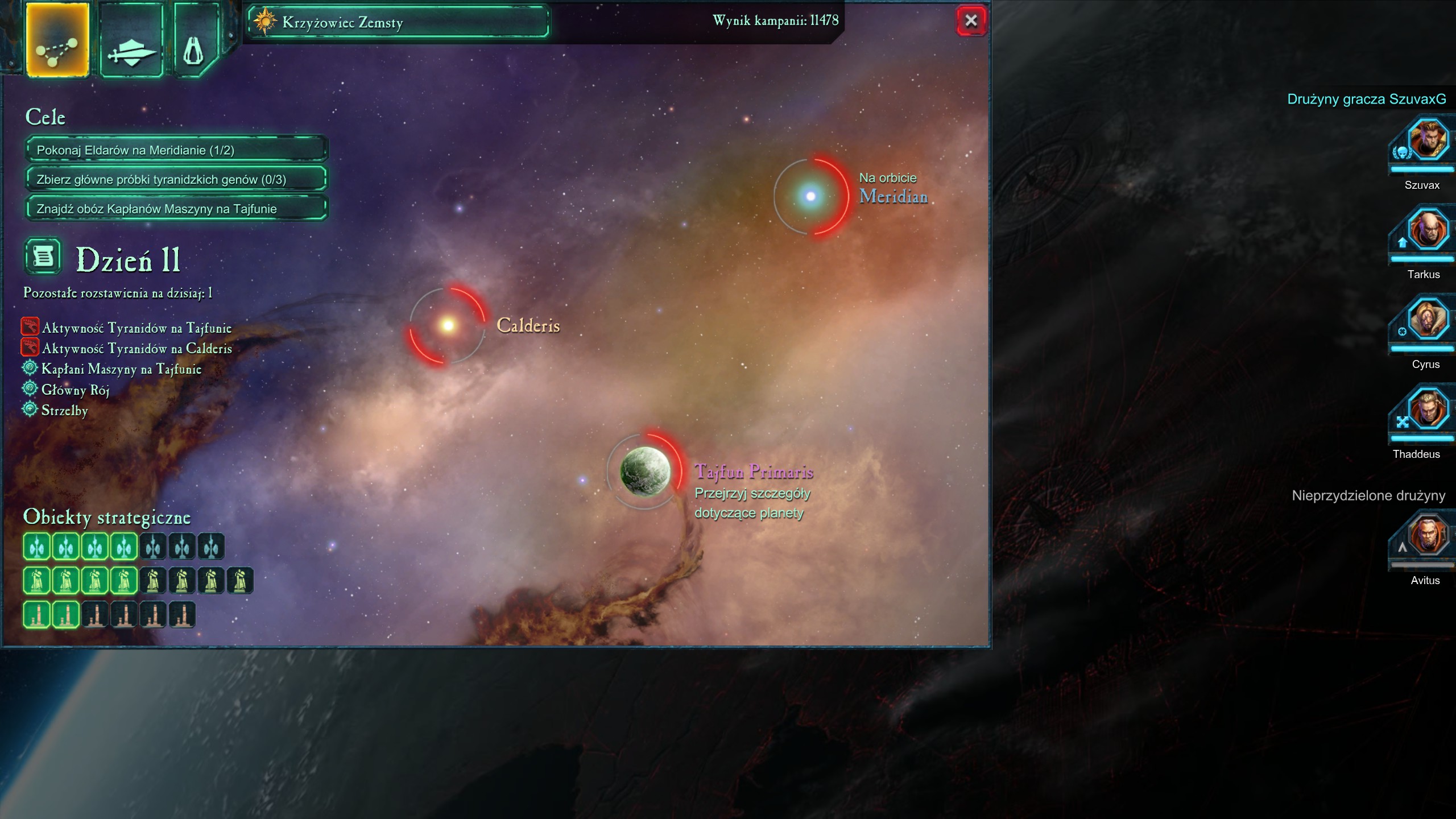This screenshot has width=1456, height=819.
Task: View Tajfun Primaris planet details
Action: coord(645,471)
